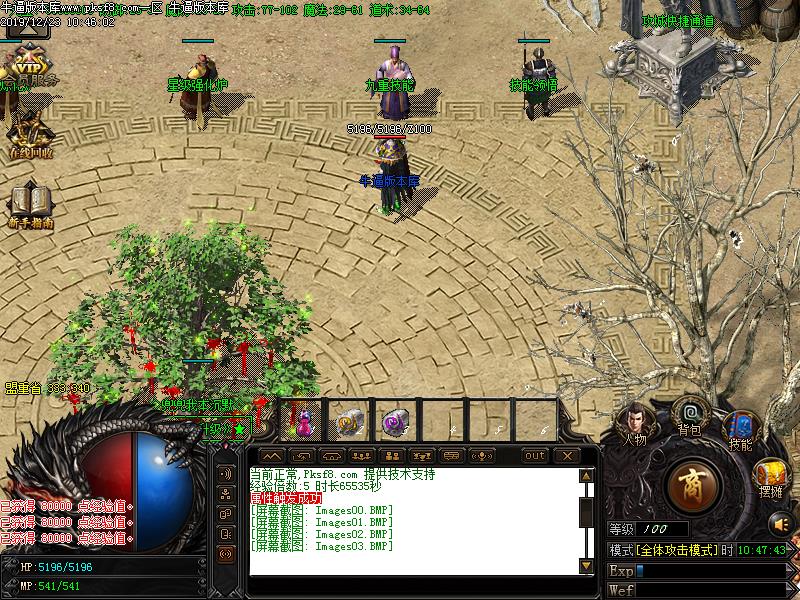The image size is (800, 600).
Task: Use the red potion in hotbar slot 1
Action: 302,420
